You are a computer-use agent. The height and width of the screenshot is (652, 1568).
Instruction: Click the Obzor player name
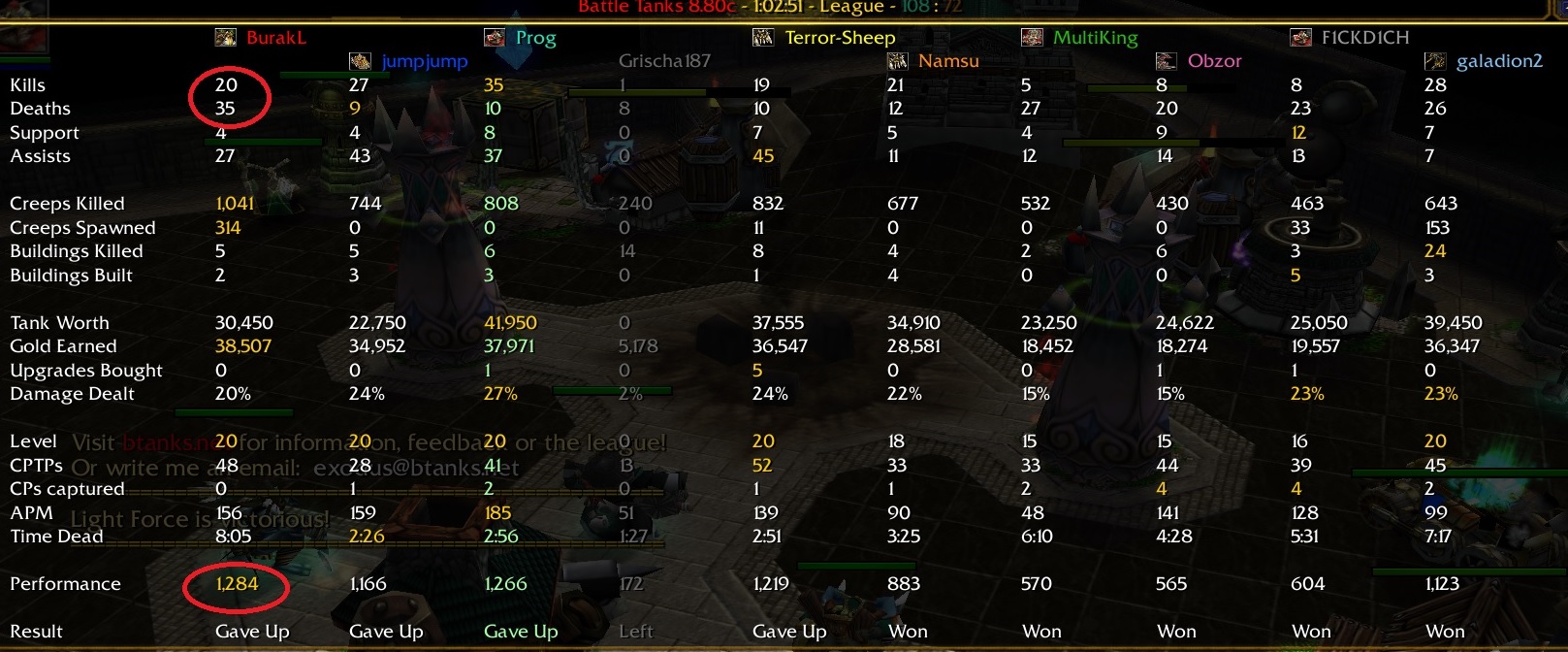coord(1214,61)
